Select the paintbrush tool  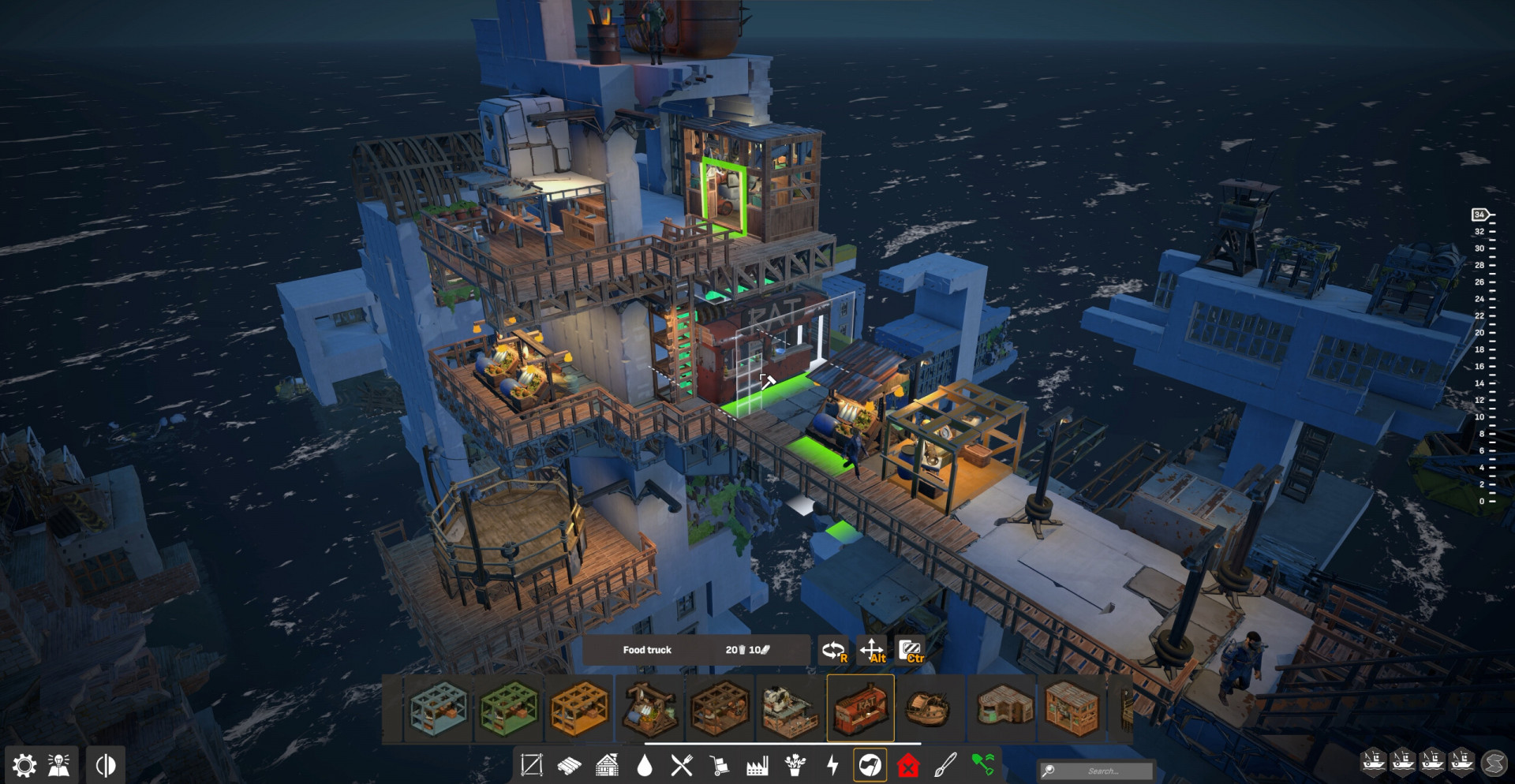click(945, 765)
